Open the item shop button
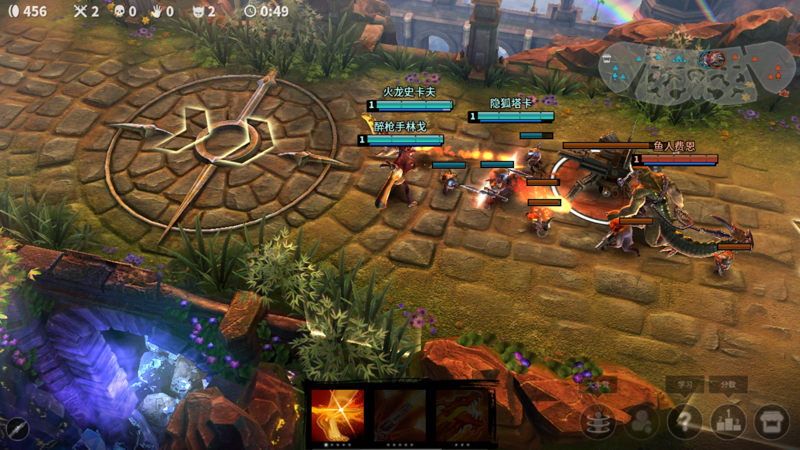The height and width of the screenshot is (450, 800). coord(771,422)
